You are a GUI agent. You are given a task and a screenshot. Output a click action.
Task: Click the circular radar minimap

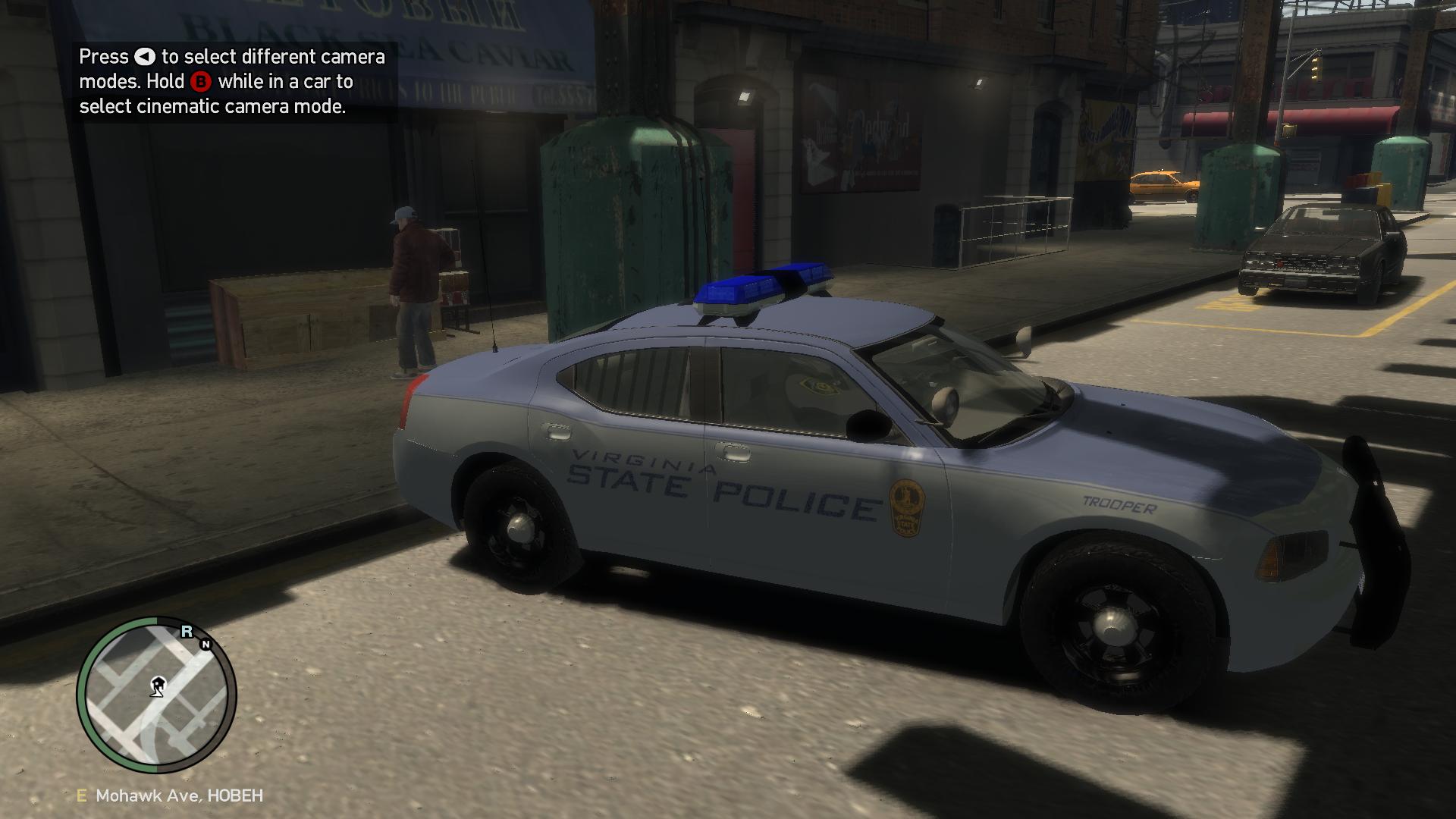click(x=157, y=695)
